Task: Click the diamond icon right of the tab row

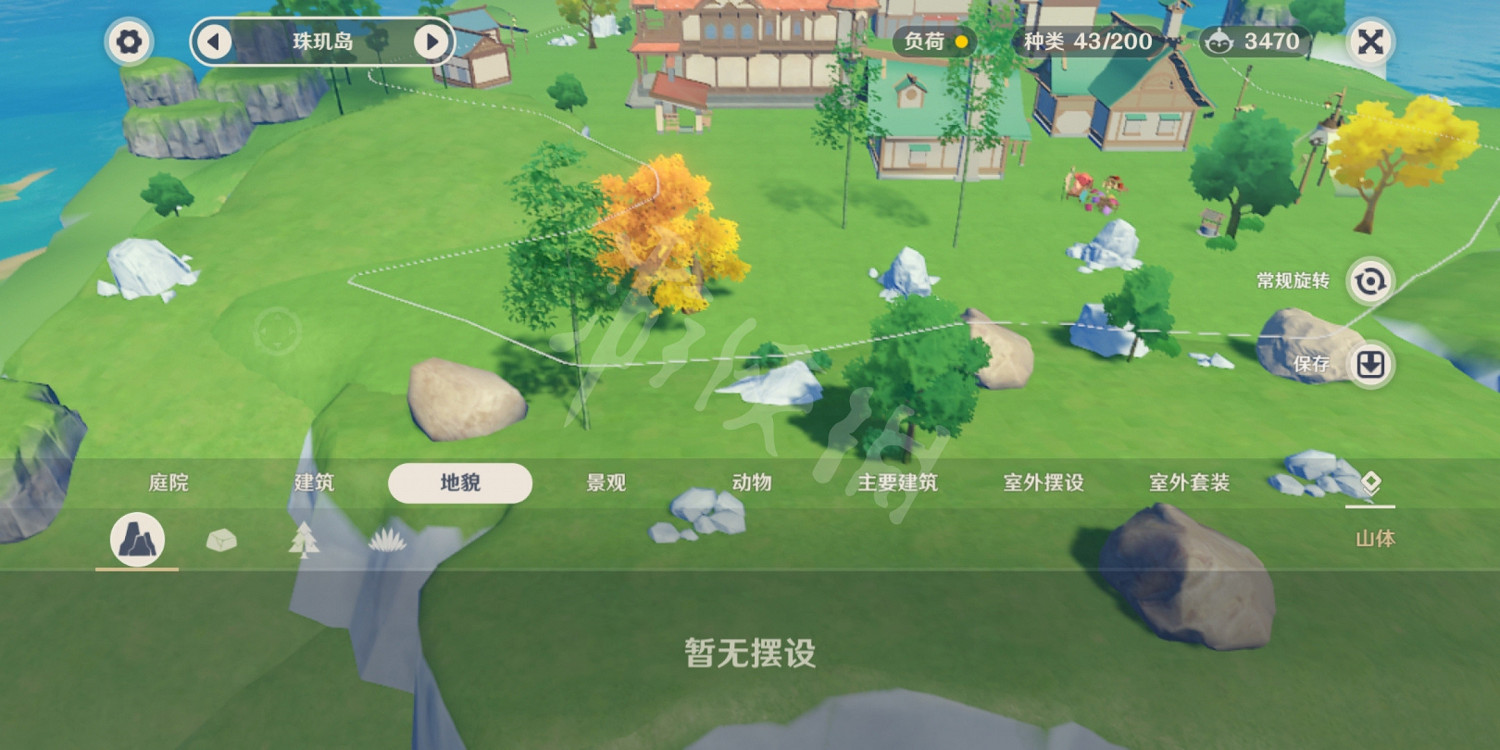Action: (x=1373, y=482)
